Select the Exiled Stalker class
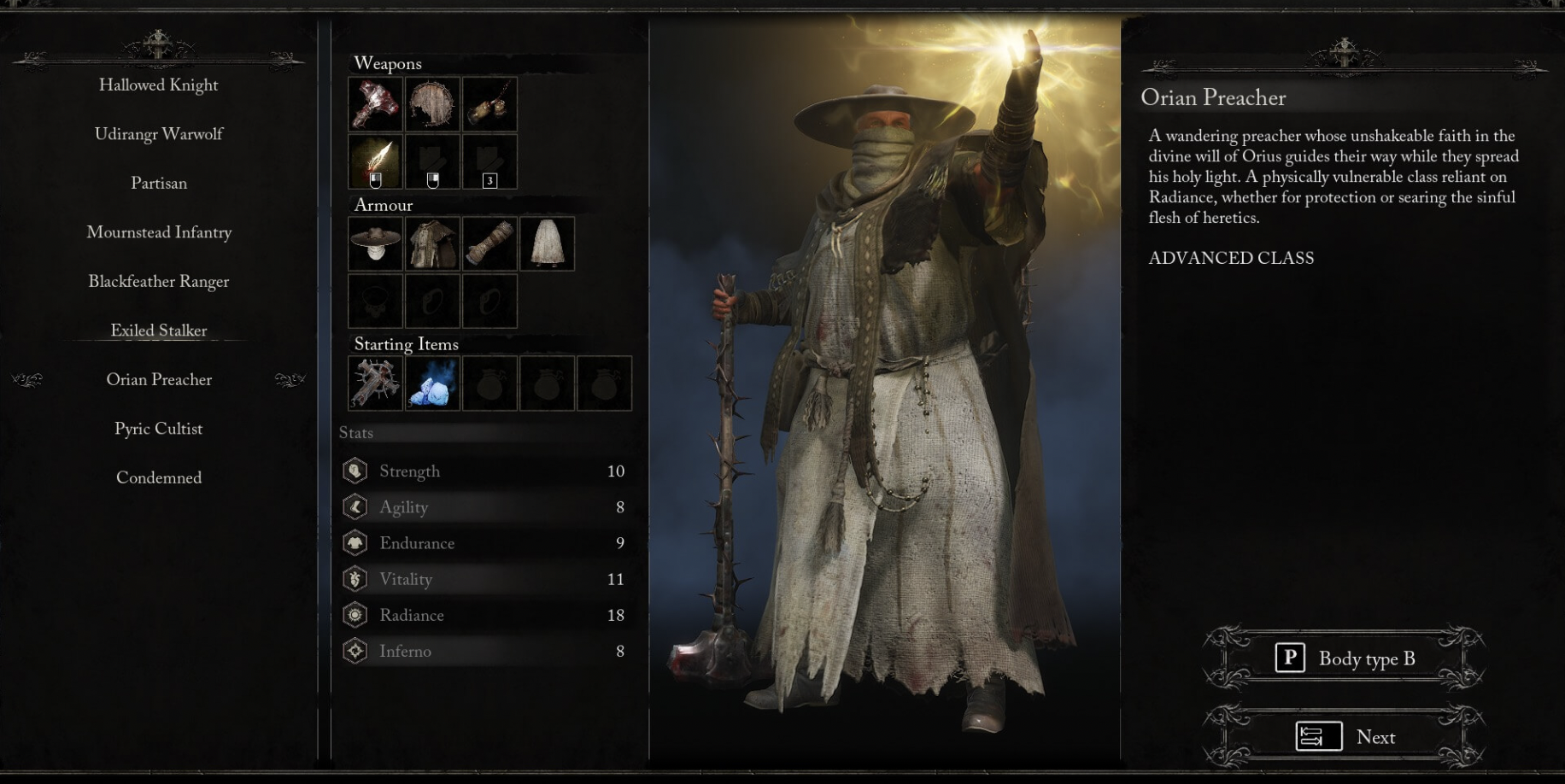The height and width of the screenshot is (784, 1565). (158, 331)
